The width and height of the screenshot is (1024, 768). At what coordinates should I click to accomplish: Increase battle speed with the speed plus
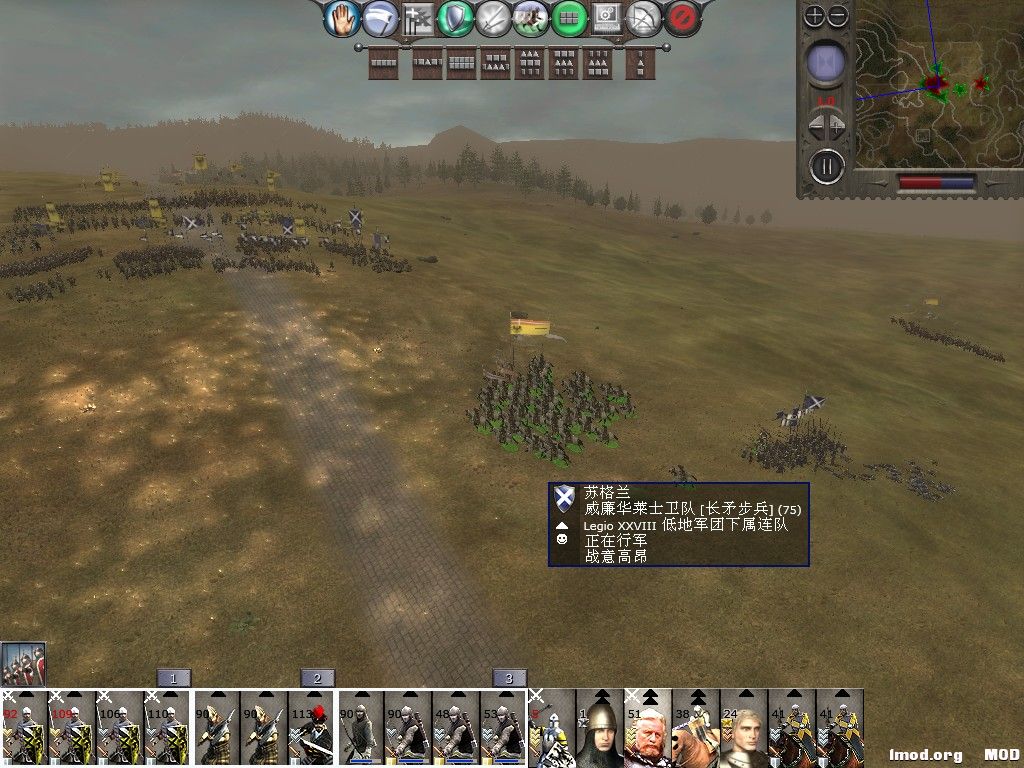point(840,127)
